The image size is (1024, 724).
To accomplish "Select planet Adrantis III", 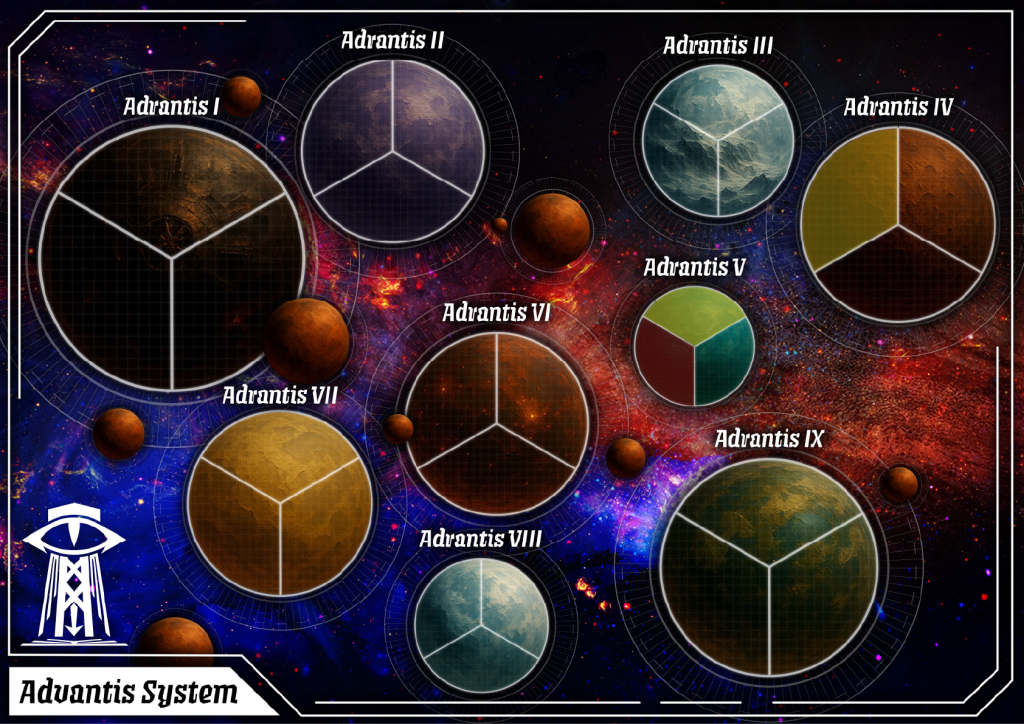I will point(718,140).
